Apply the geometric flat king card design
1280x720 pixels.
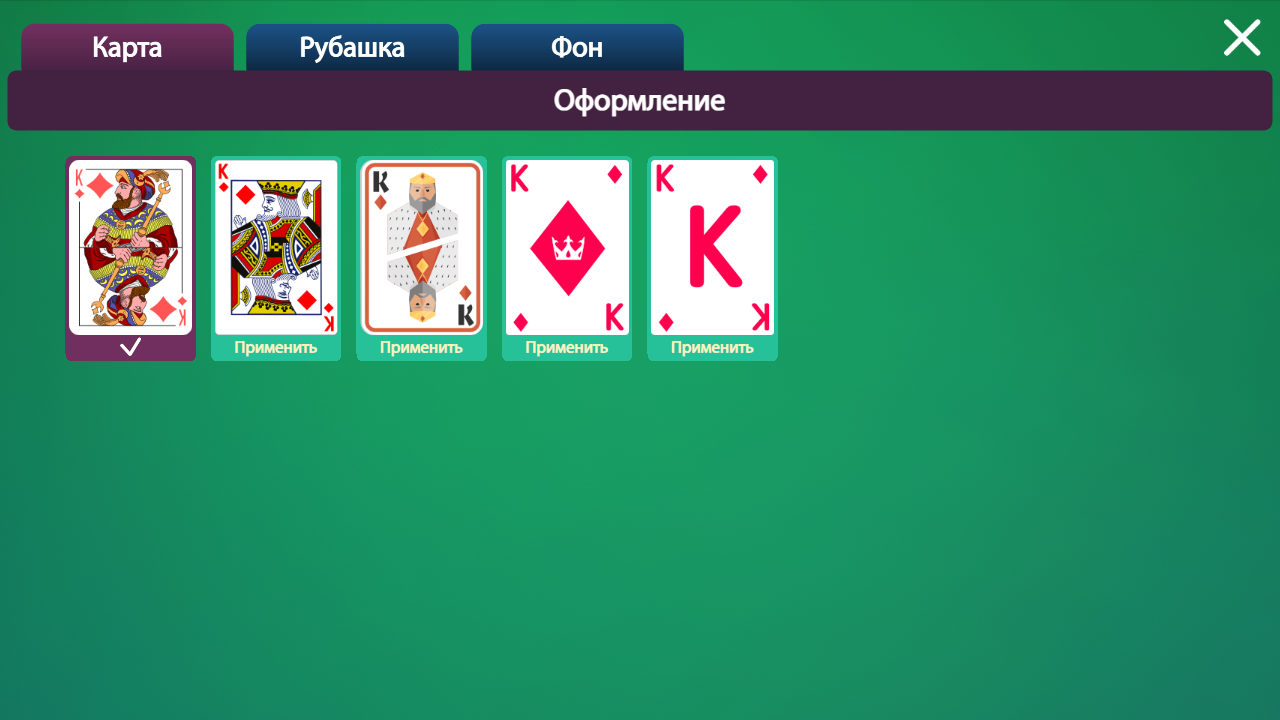421,347
